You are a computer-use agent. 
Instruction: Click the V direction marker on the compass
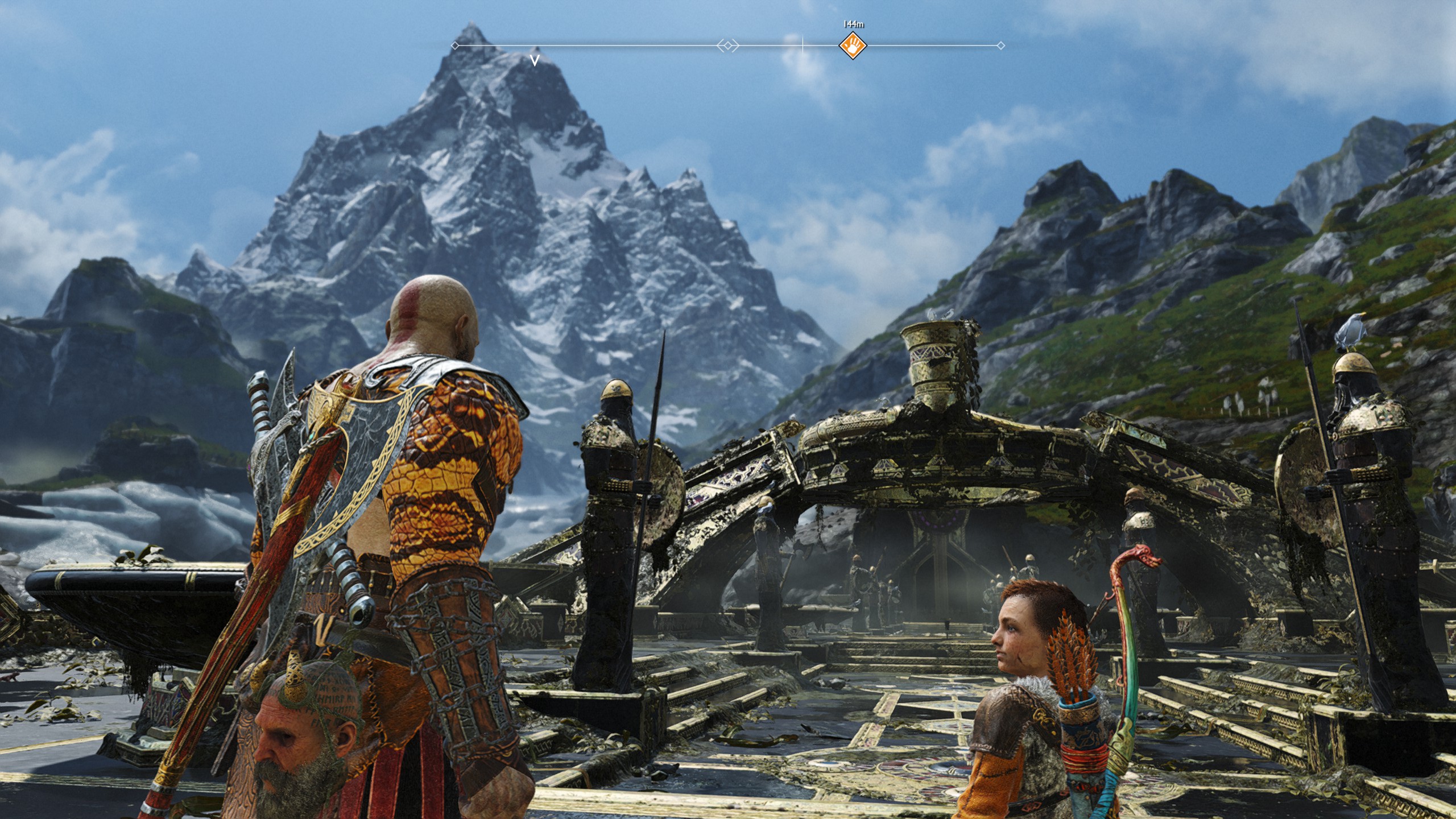pyautogui.click(x=535, y=59)
